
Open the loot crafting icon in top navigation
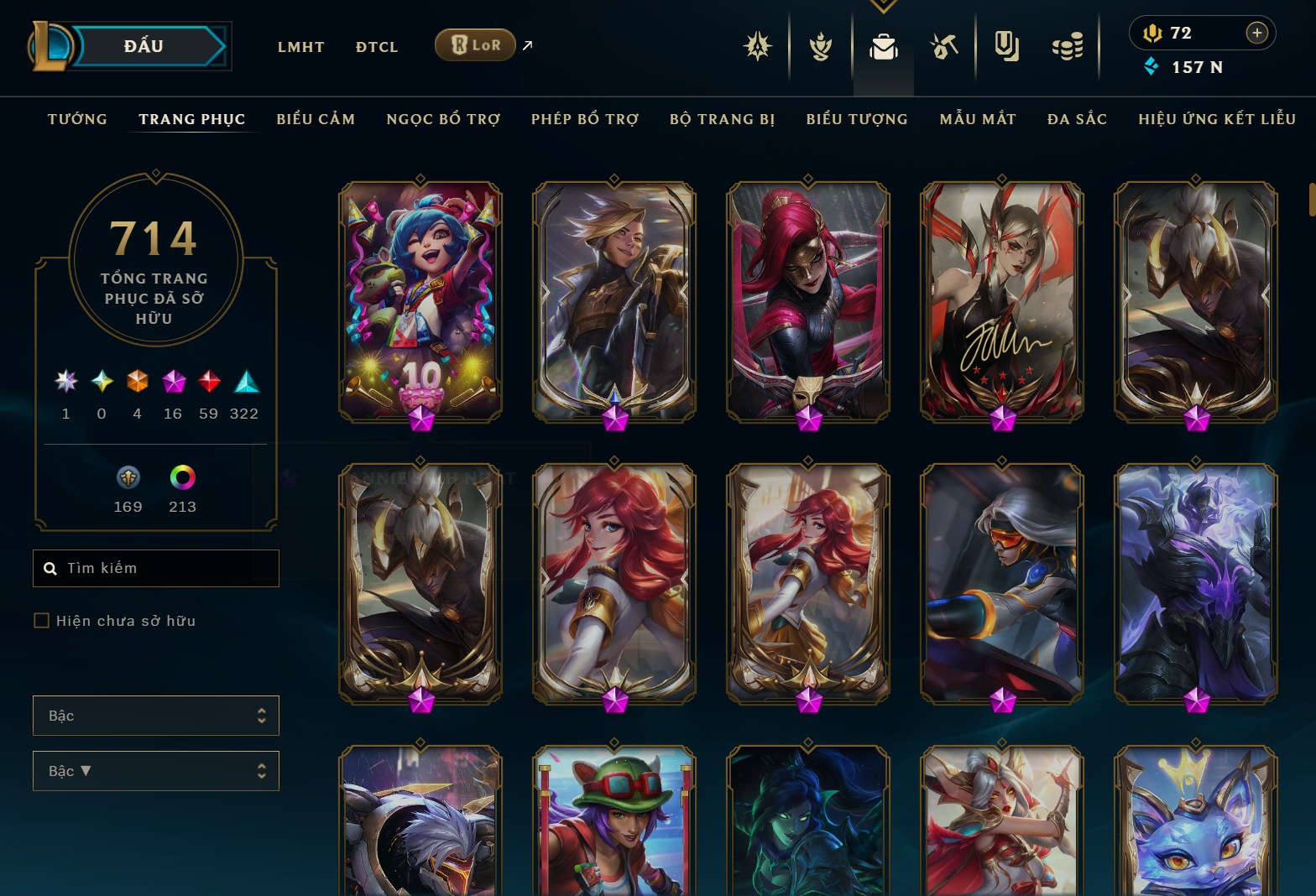[946, 46]
